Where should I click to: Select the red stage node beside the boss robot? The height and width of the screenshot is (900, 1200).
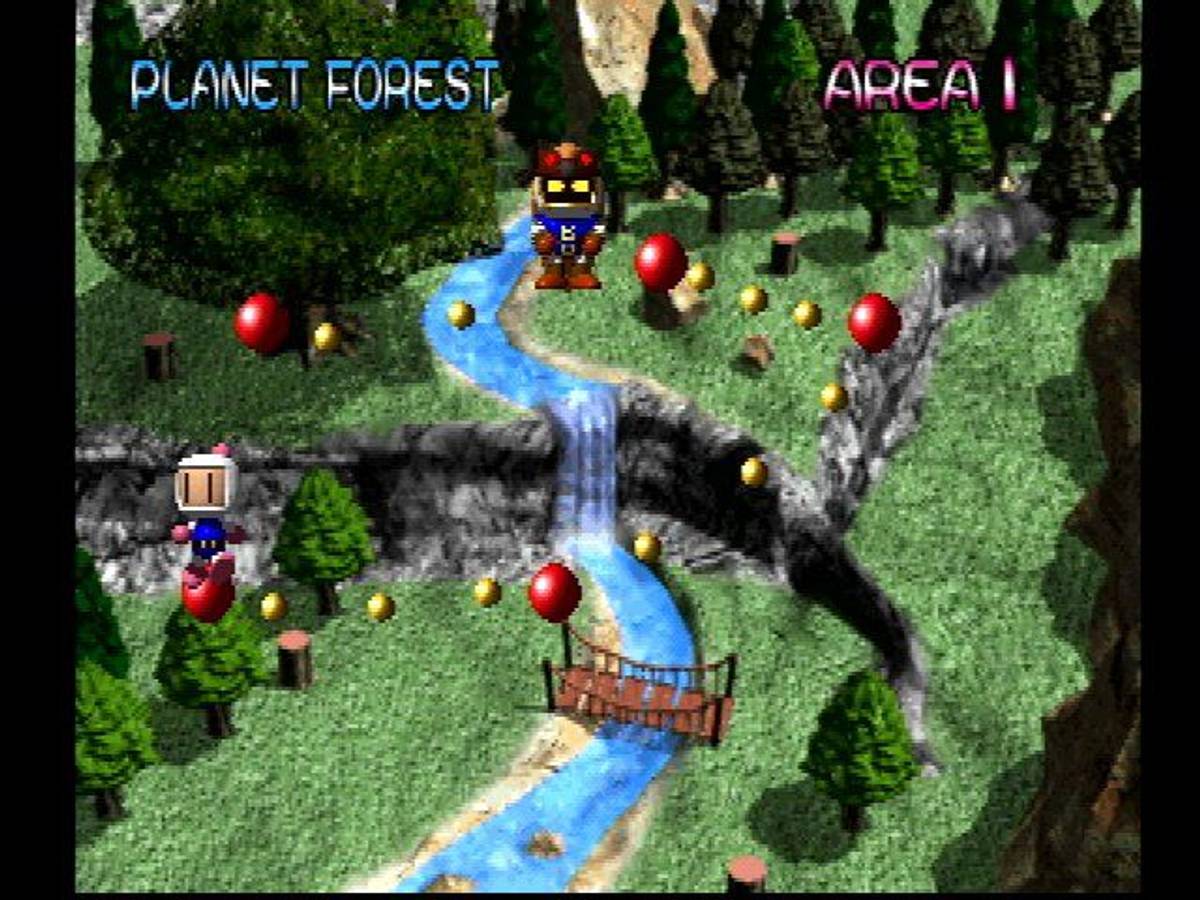[660, 262]
